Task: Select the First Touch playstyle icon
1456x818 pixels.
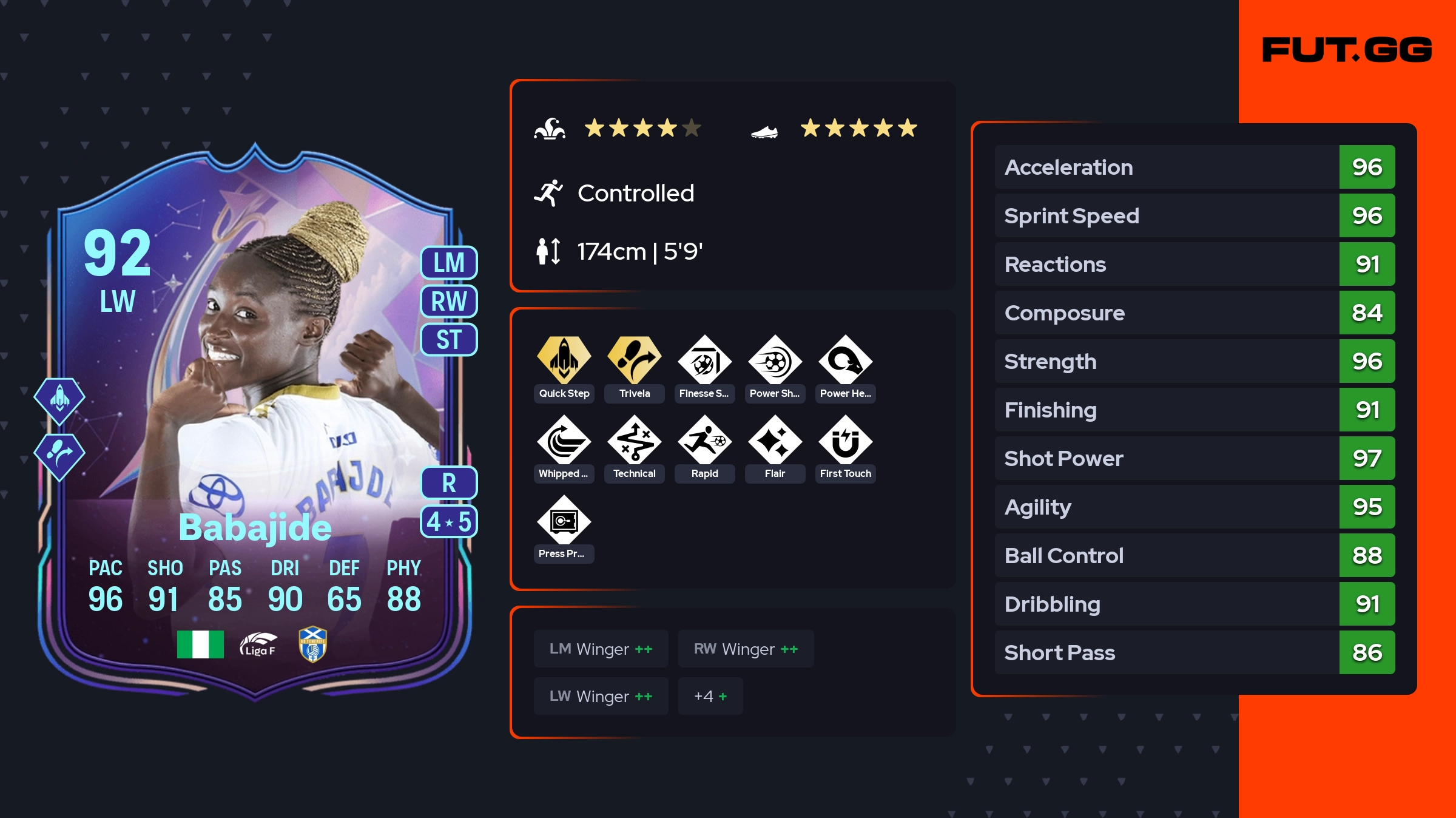Action: point(845,441)
